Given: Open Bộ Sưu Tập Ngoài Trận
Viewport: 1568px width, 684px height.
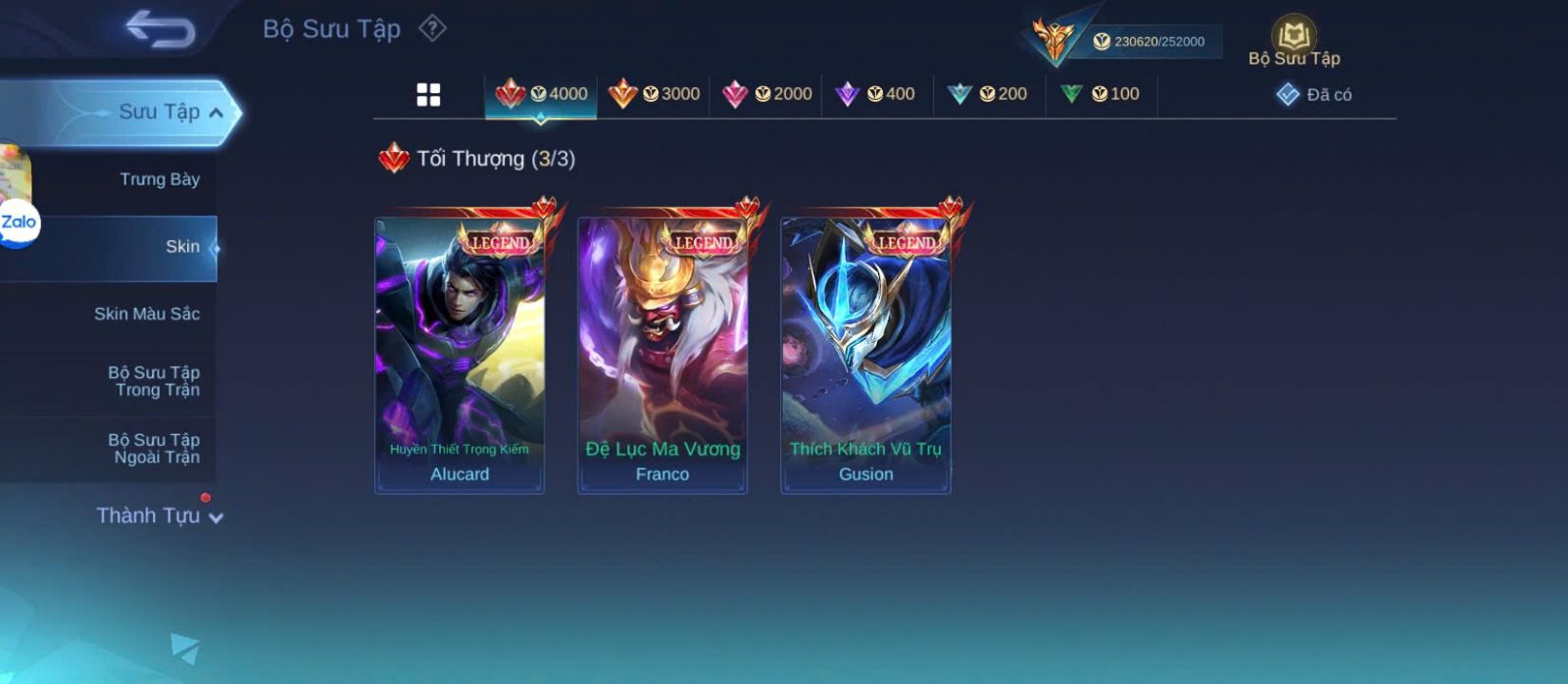Looking at the screenshot, I should pos(154,449).
